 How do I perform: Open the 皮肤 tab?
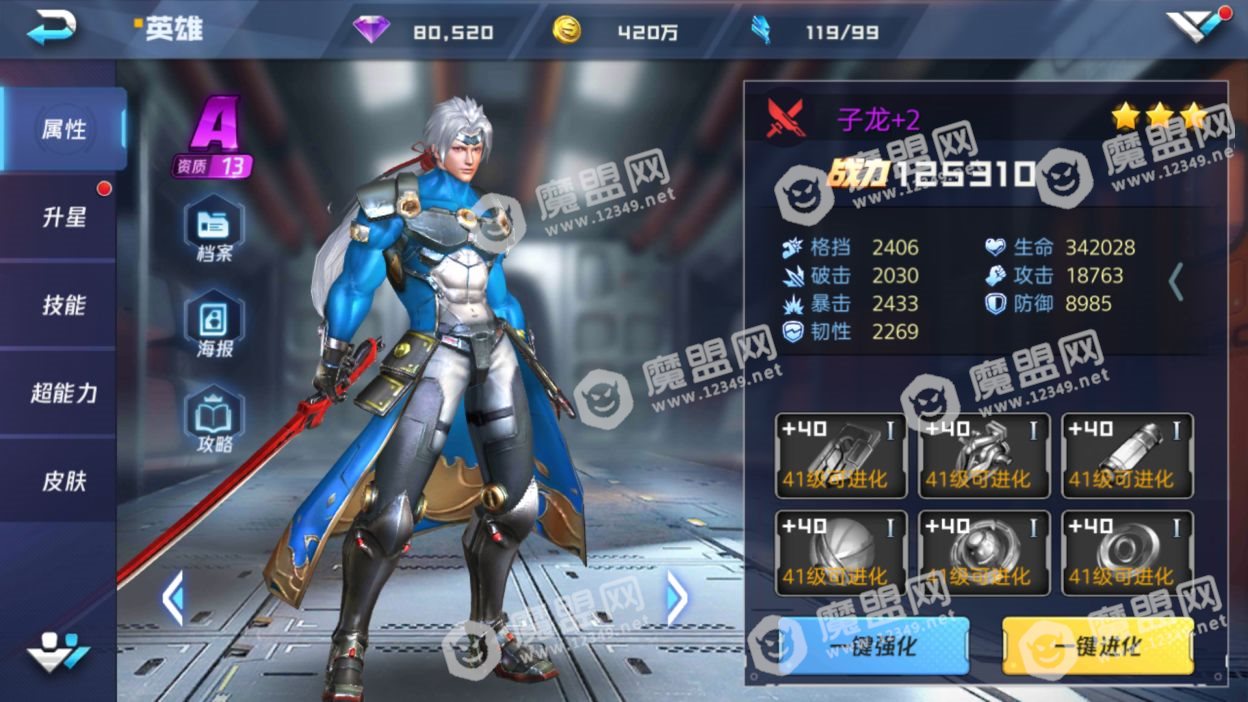(63, 481)
